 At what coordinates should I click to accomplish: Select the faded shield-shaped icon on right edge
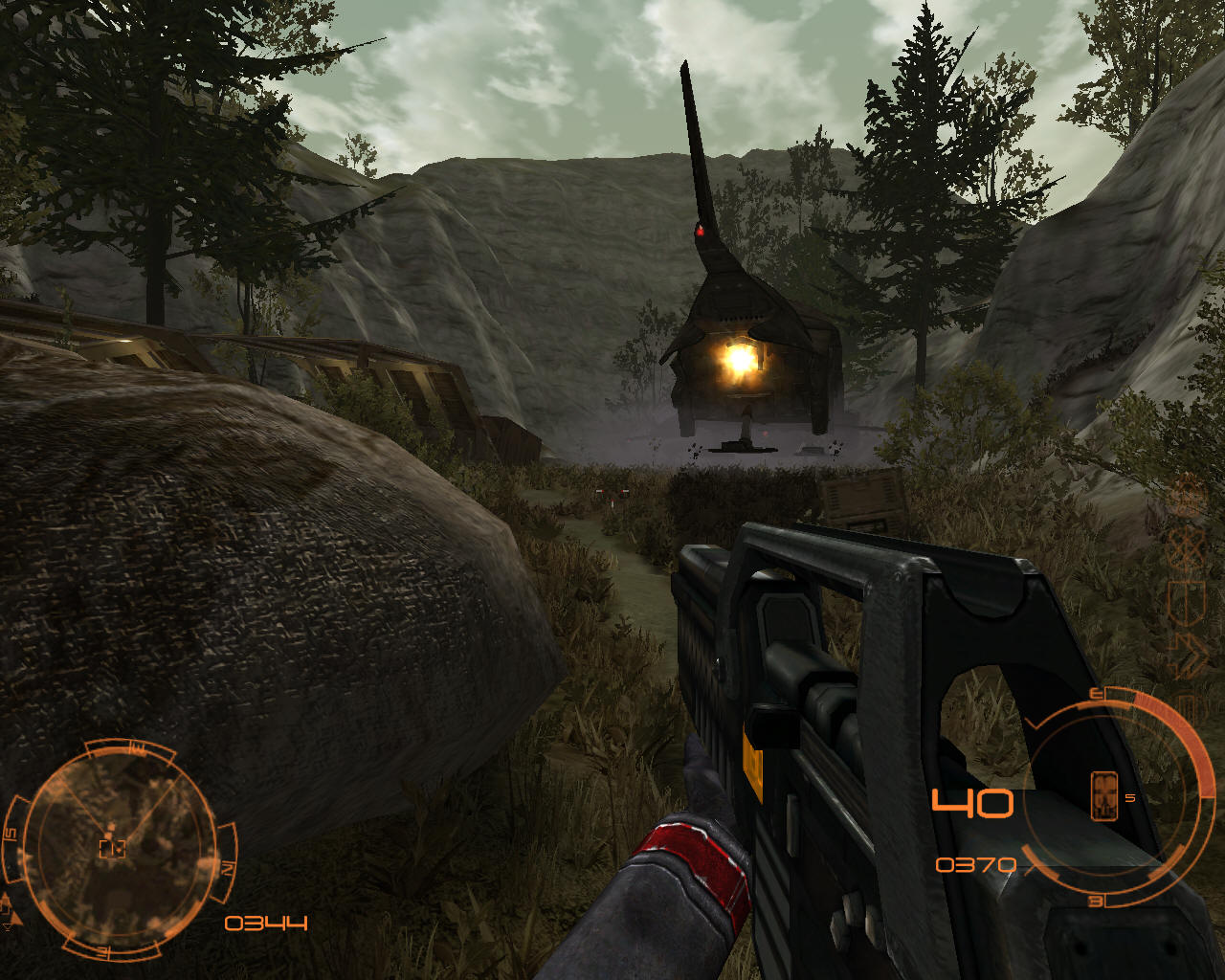1186,601
